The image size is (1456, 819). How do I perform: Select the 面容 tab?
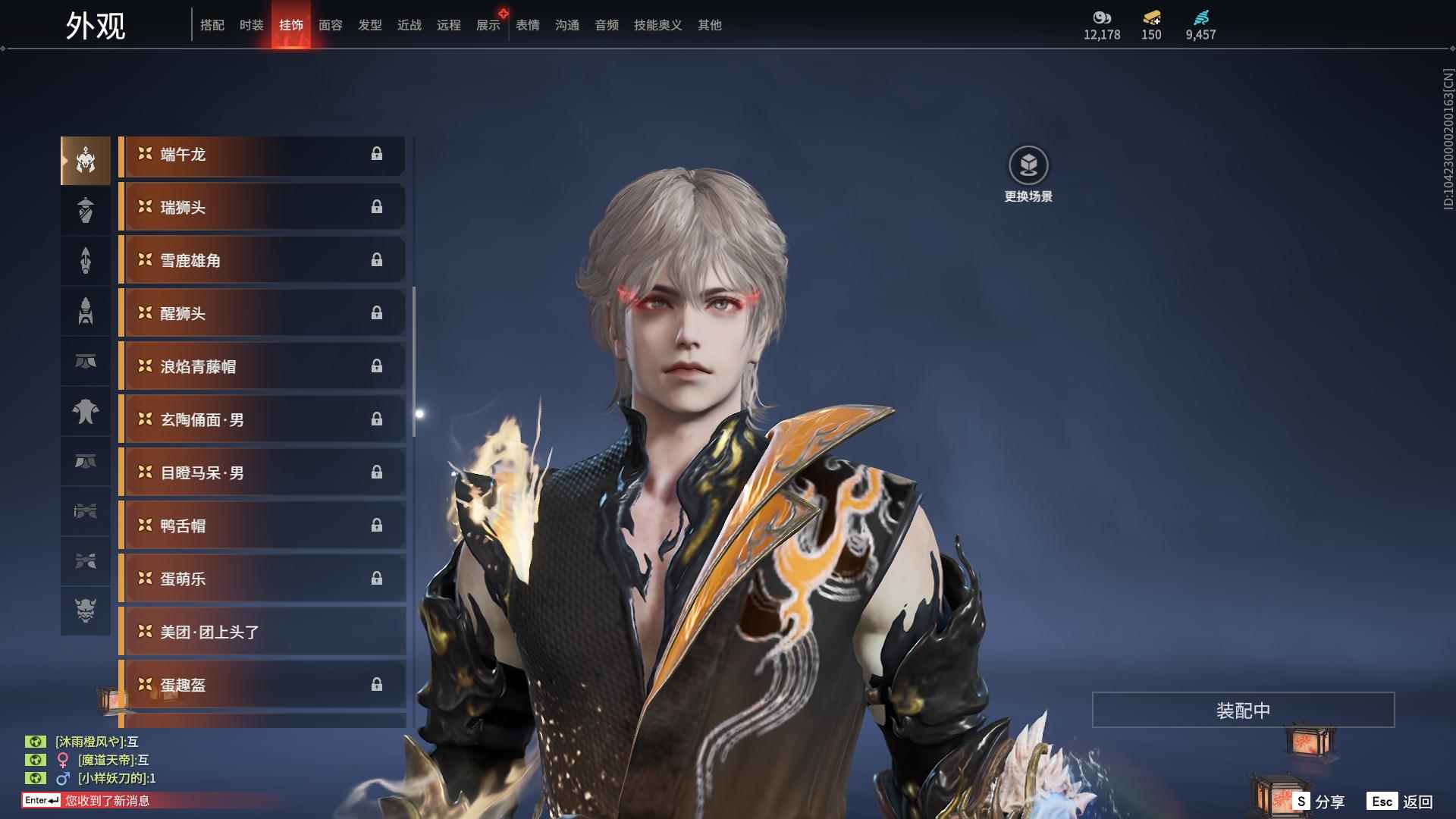click(x=331, y=25)
